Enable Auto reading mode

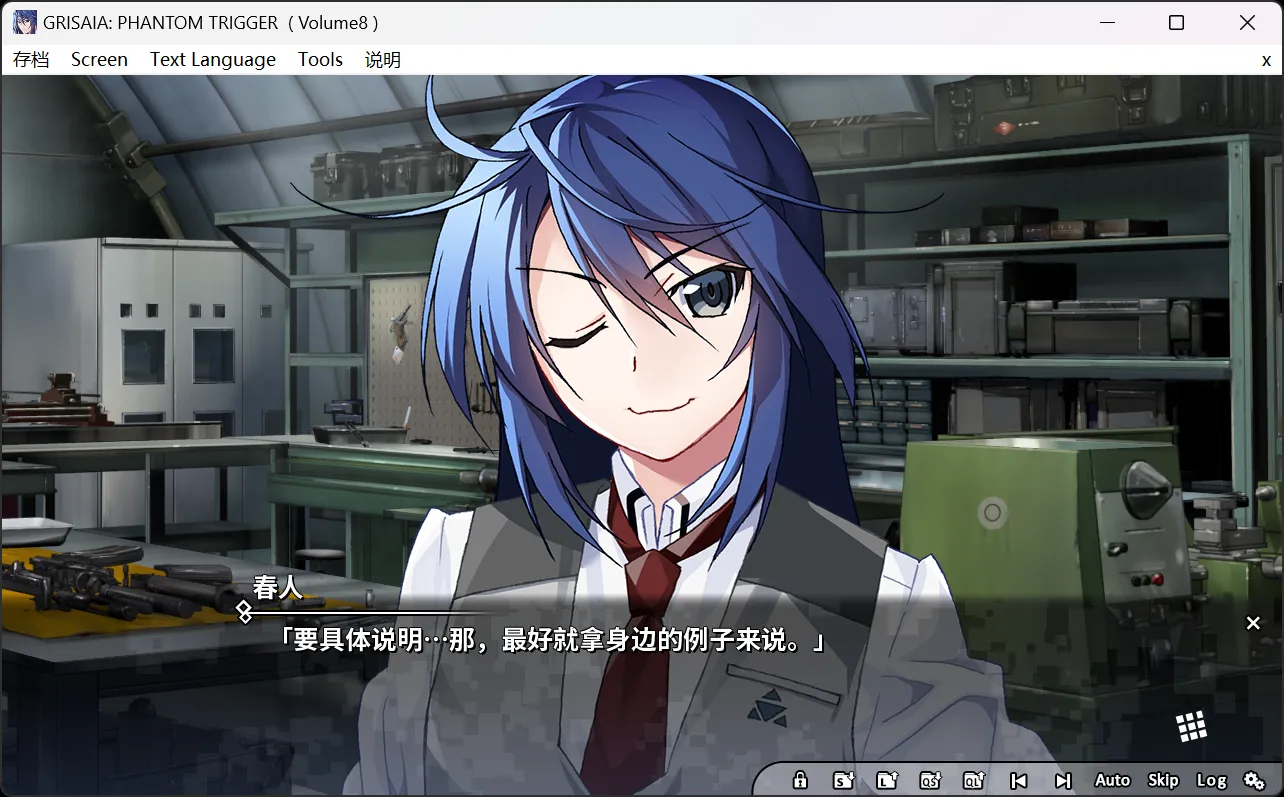click(1112, 780)
